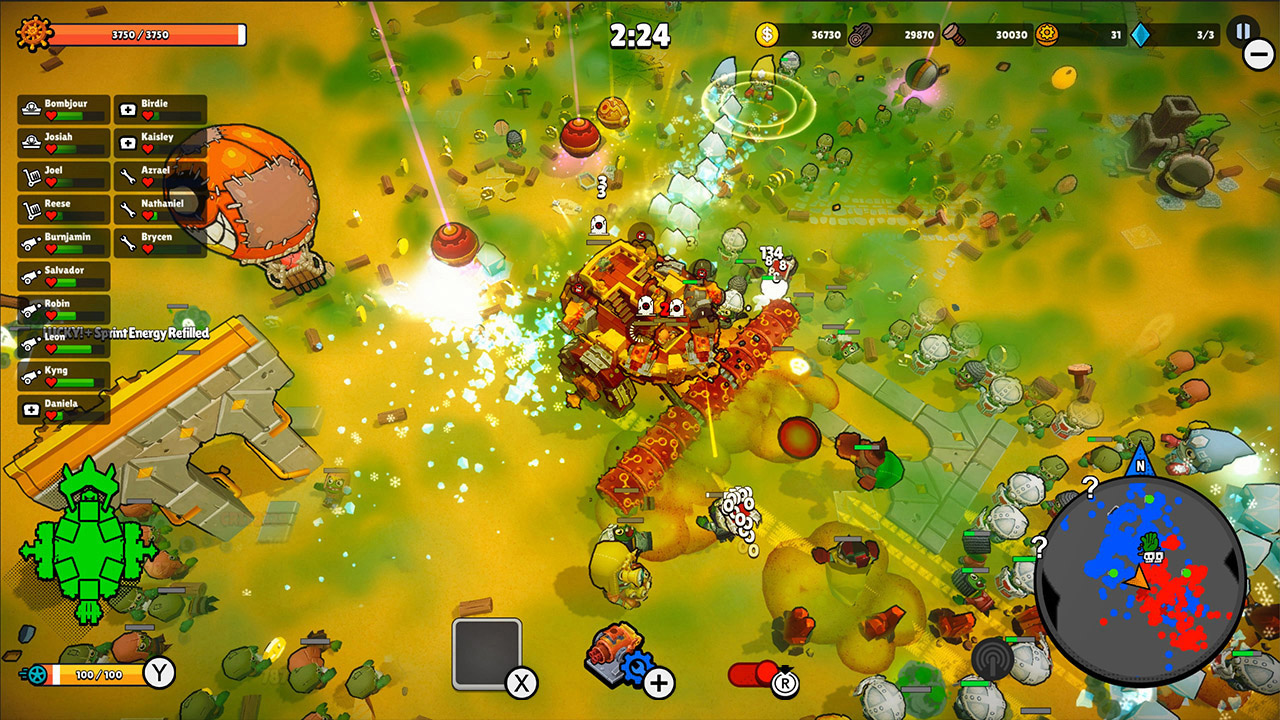Toggle the red switch icon

756,674
